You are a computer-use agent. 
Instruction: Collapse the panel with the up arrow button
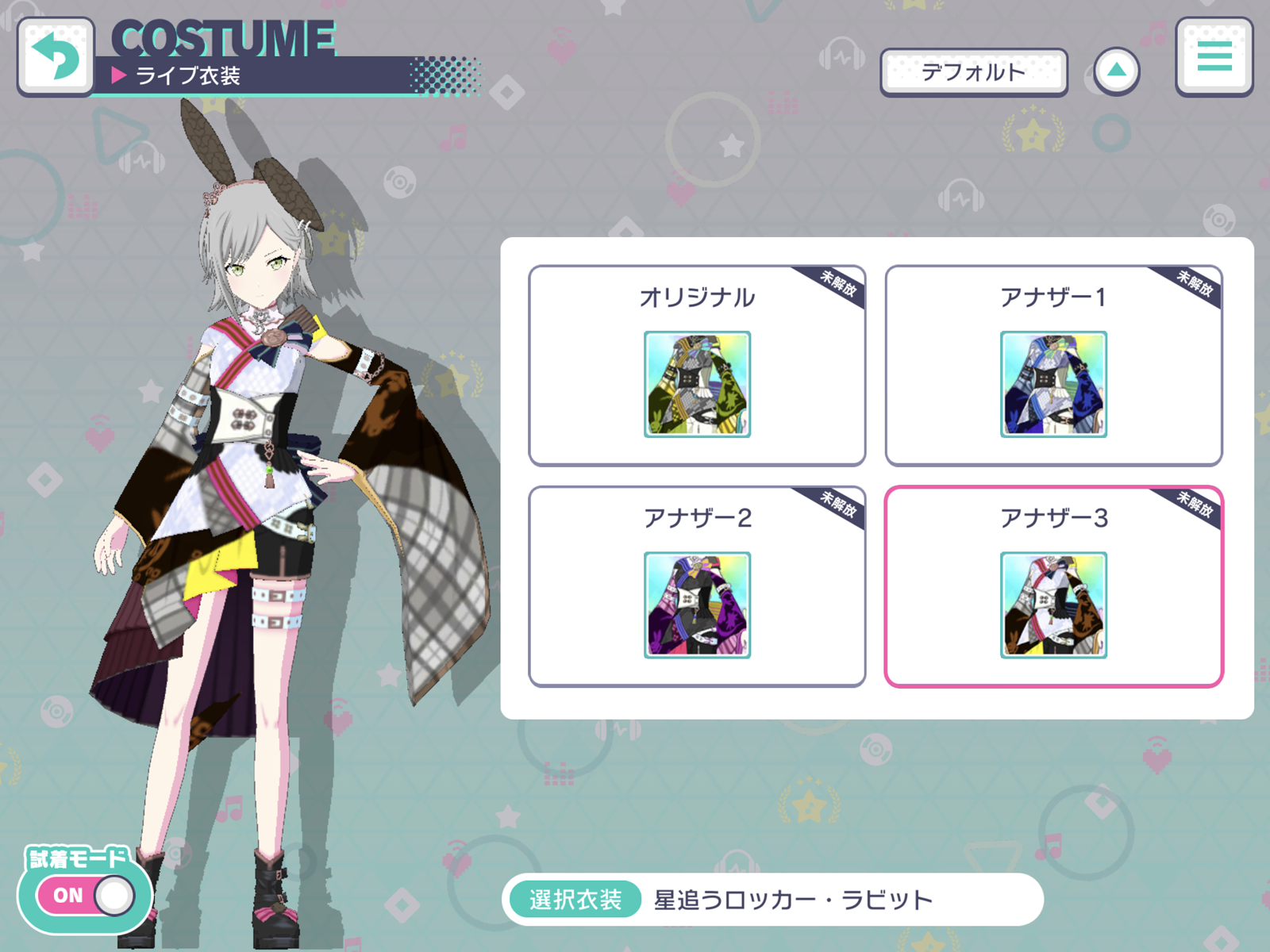coord(1118,70)
